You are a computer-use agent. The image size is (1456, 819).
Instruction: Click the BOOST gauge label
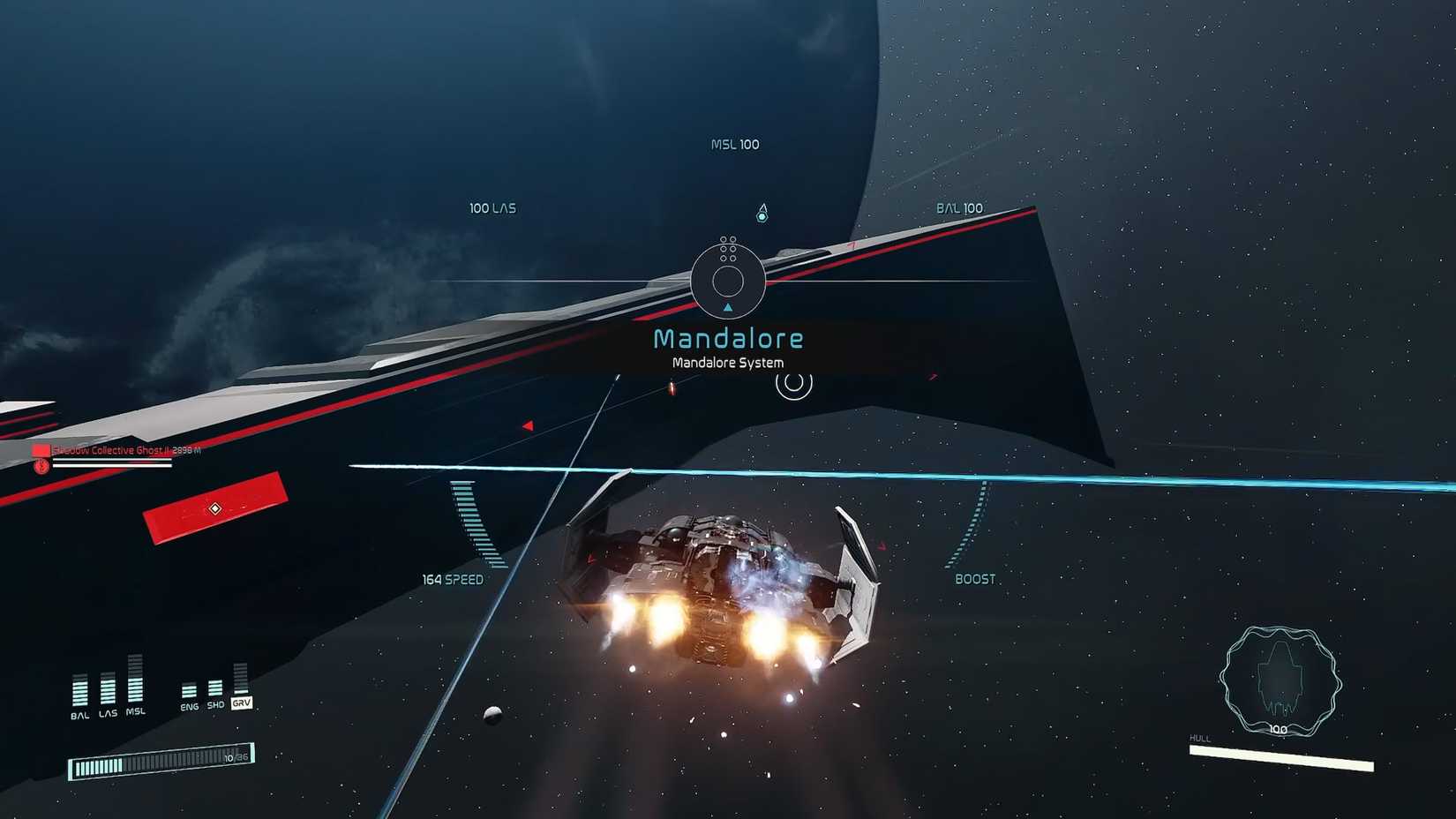[976, 579]
